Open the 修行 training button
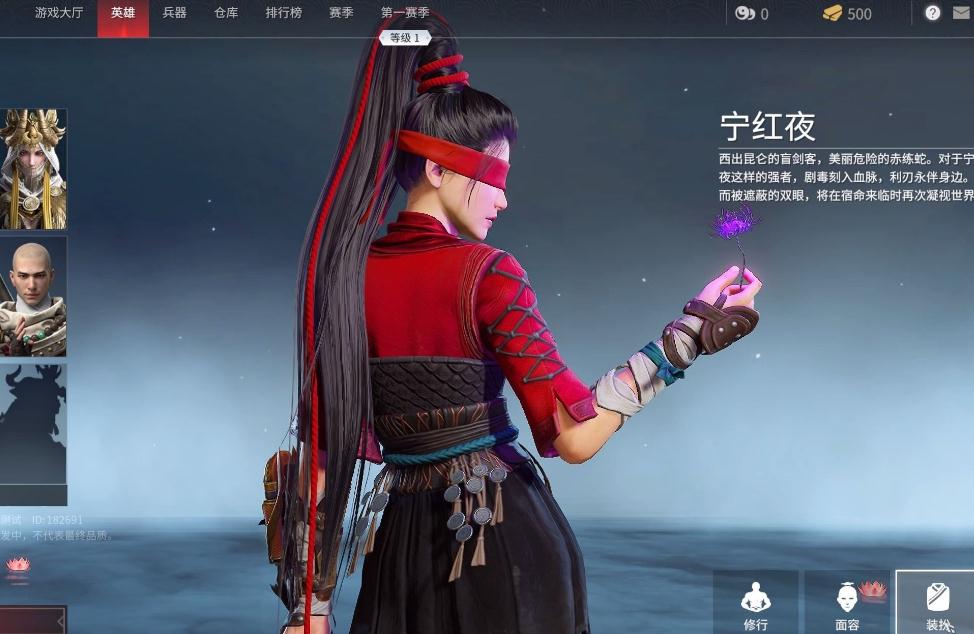The width and height of the screenshot is (974, 634). pos(756,604)
